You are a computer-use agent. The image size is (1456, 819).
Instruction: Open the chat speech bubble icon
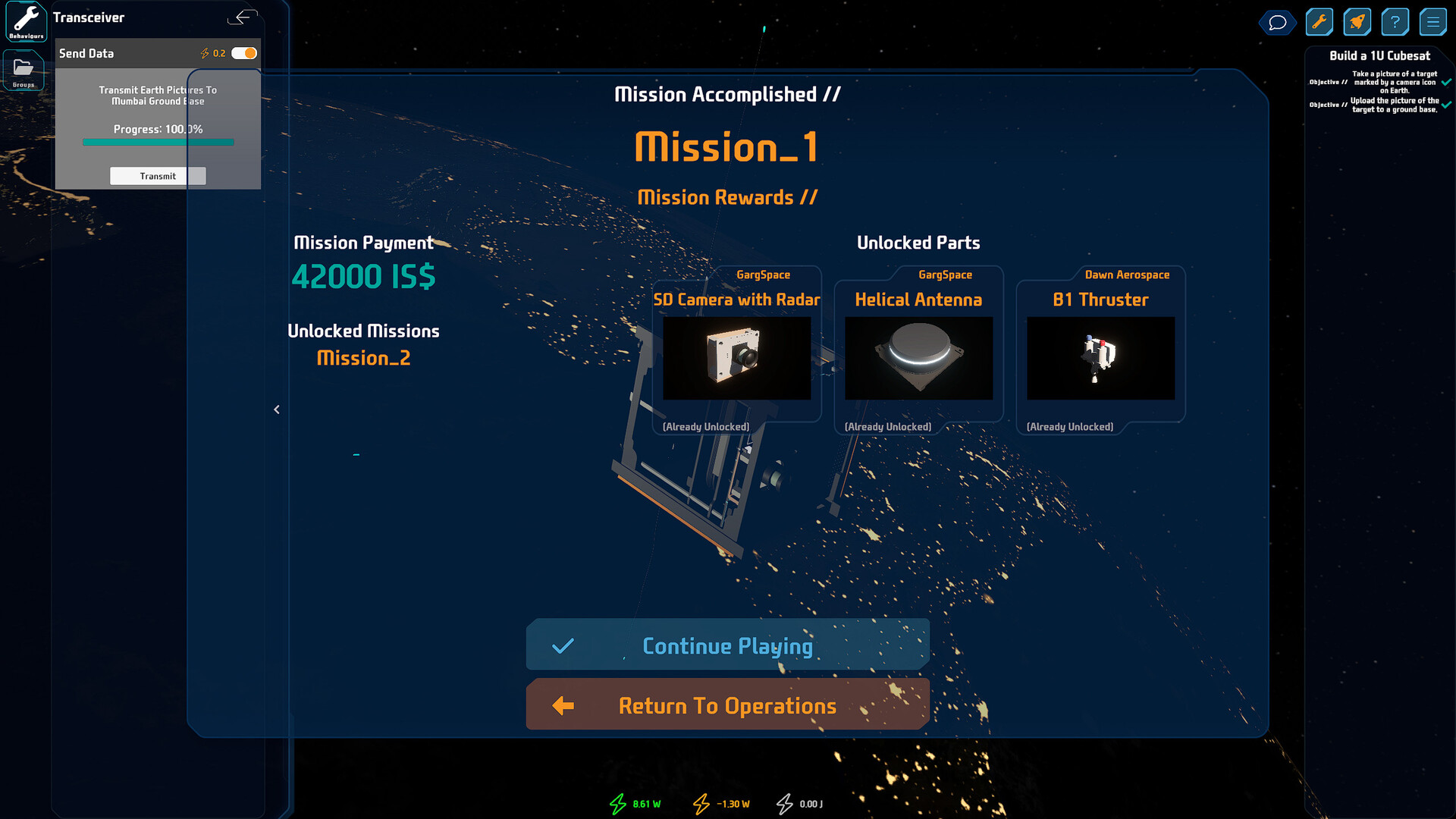click(x=1278, y=22)
